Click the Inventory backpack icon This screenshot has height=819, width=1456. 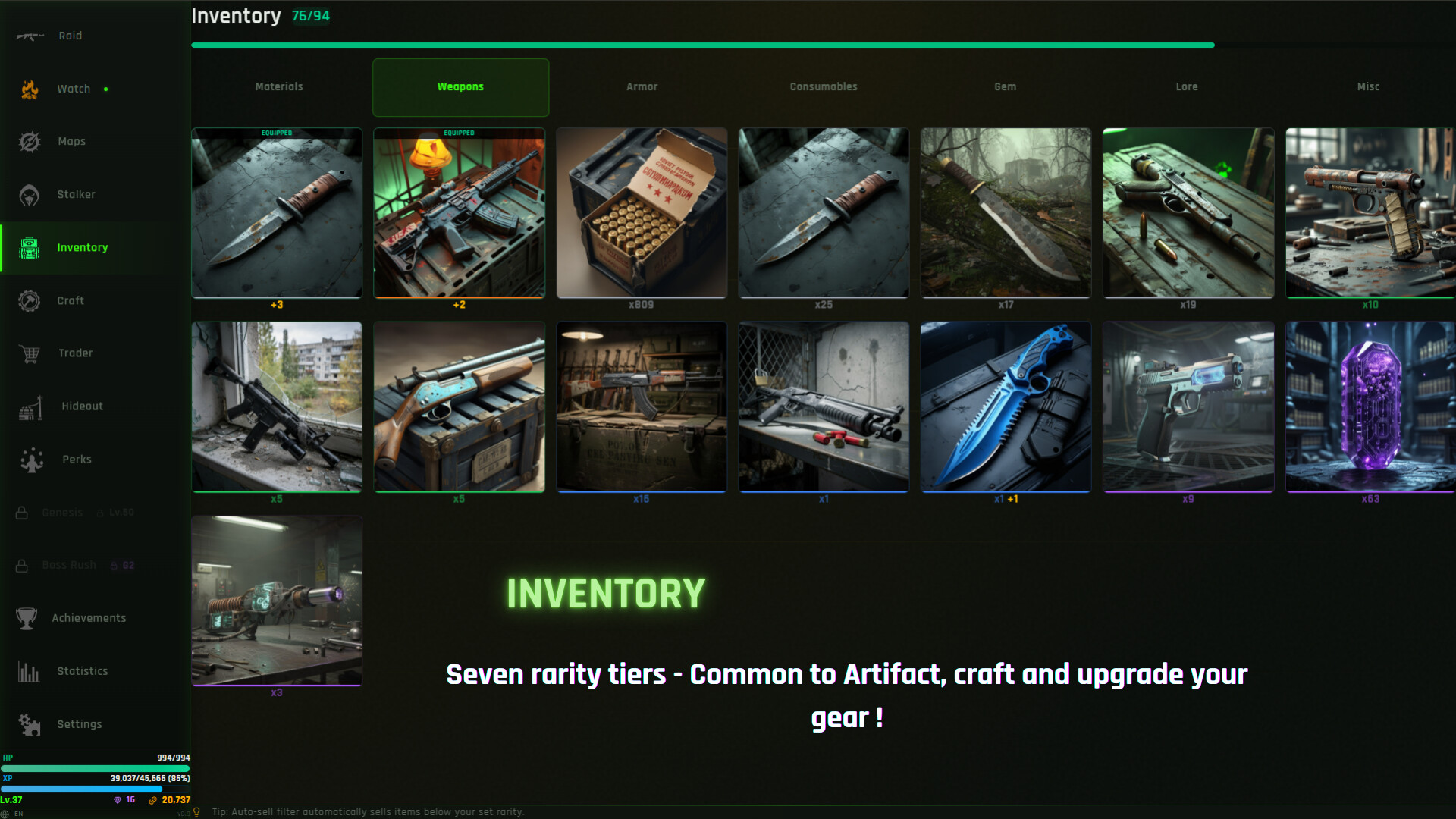click(x=30, y=247)
